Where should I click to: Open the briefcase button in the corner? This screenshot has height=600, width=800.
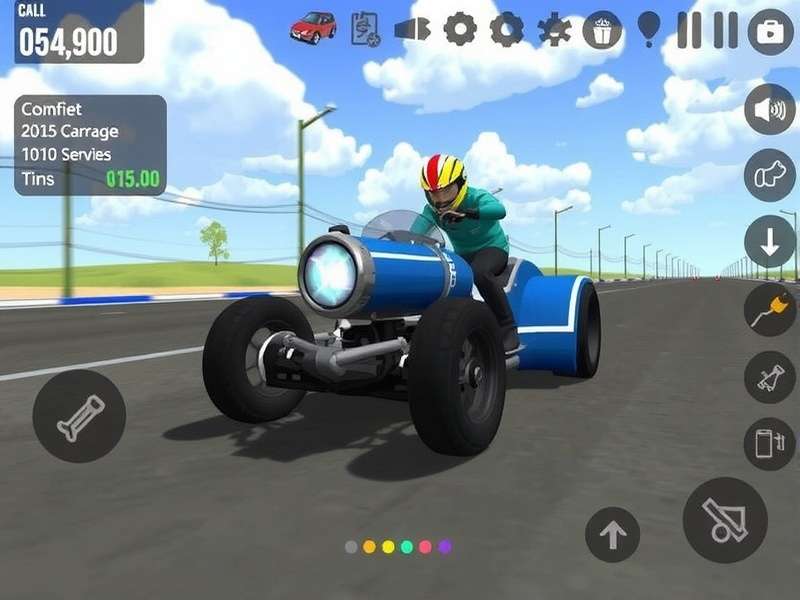pos(770,30)
